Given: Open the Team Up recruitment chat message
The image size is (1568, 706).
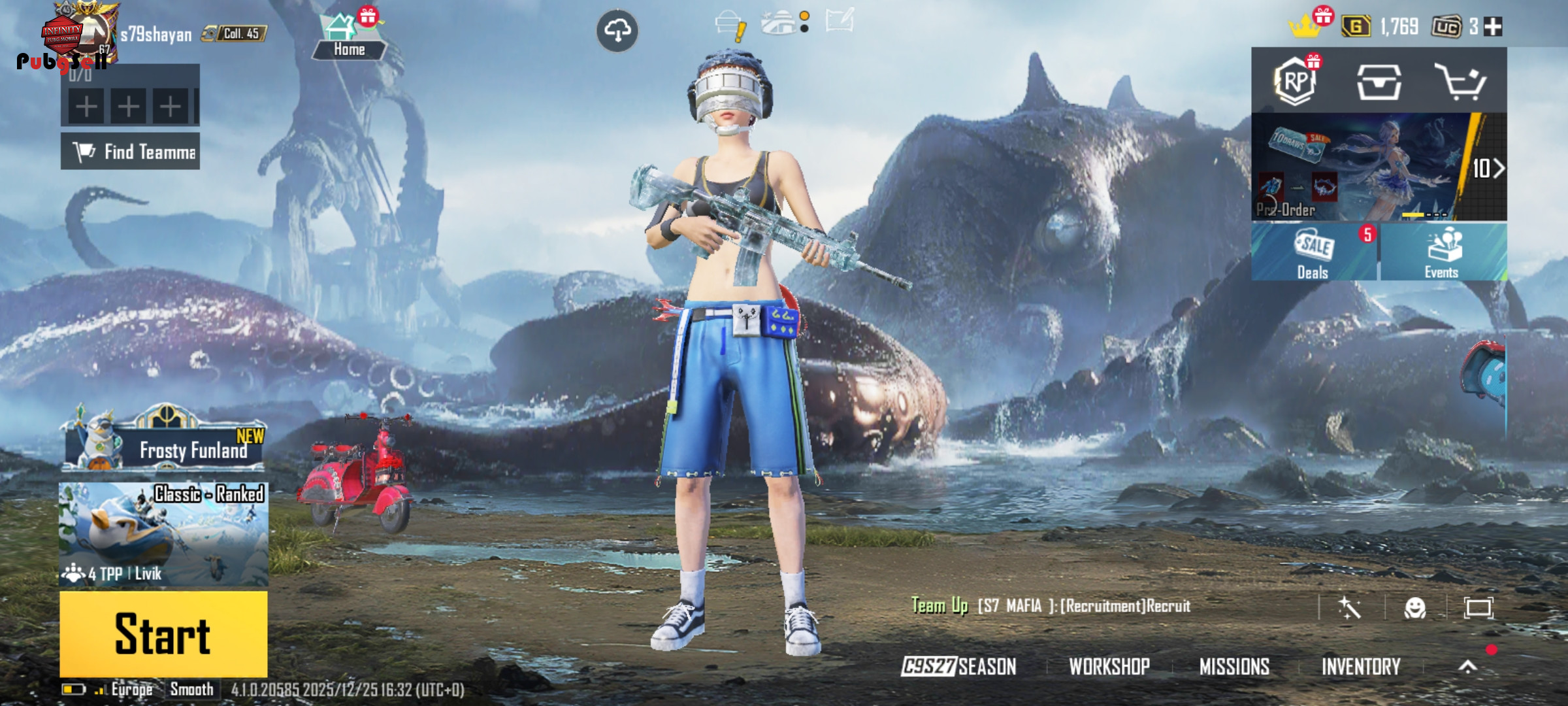Looking at the screenshot, I should click(x=1051, y=606).
